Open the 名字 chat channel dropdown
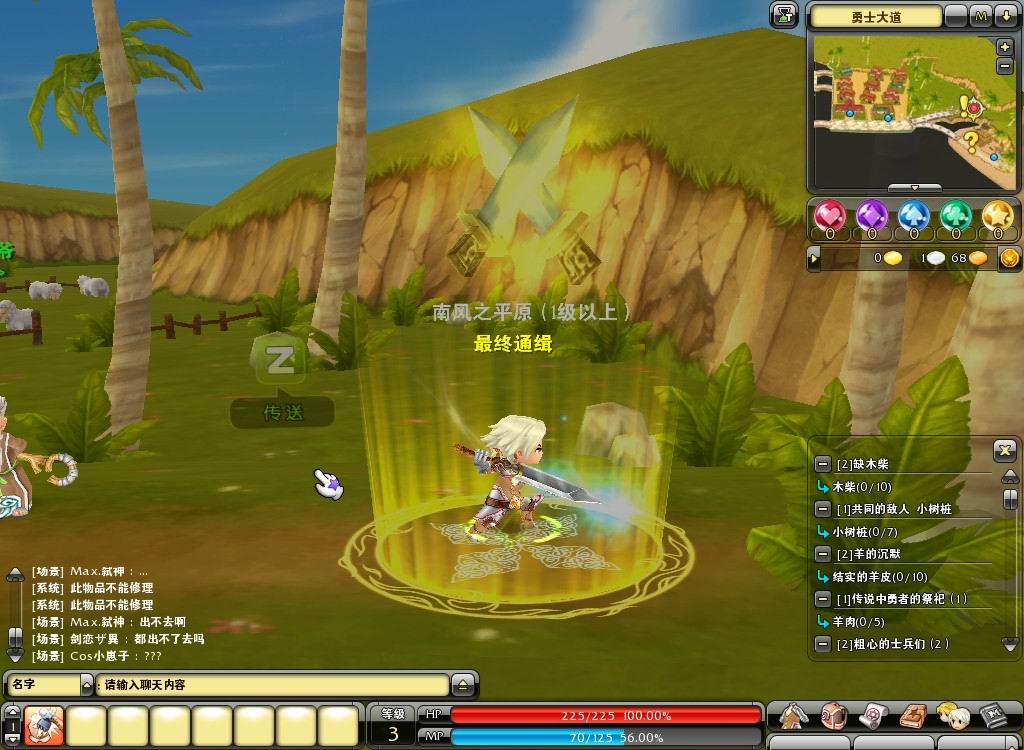This screenshot has width=1024, height=750. pos(85,685)
